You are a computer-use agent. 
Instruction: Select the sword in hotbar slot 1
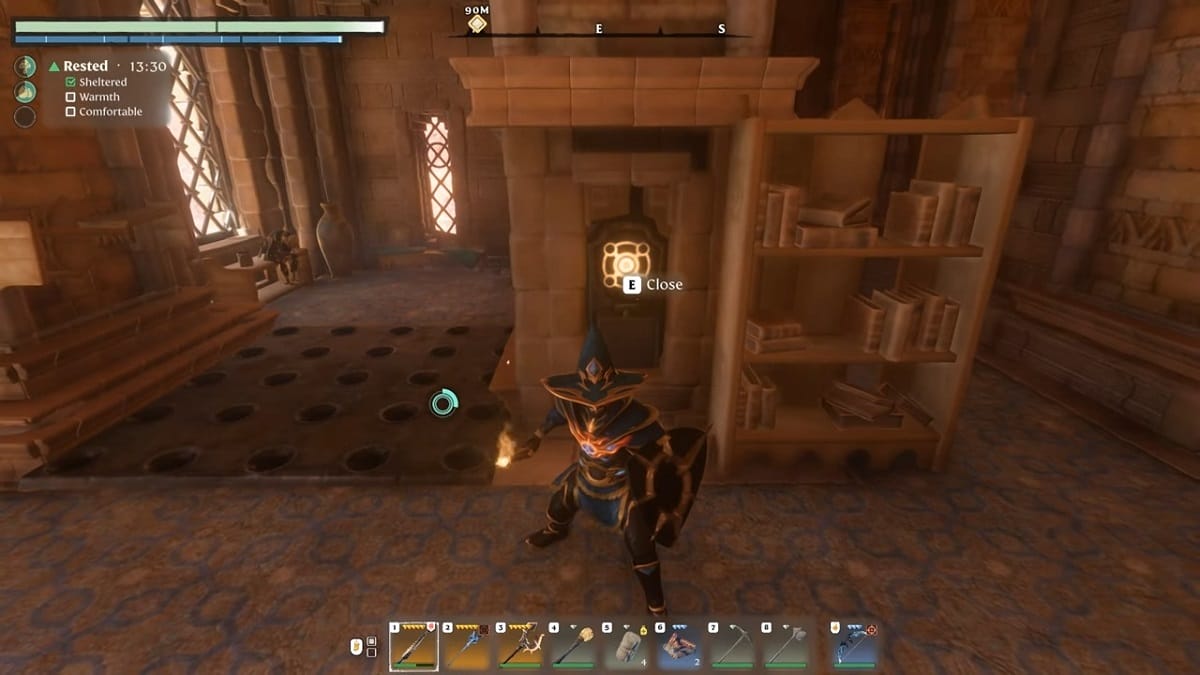click(413, 647)
